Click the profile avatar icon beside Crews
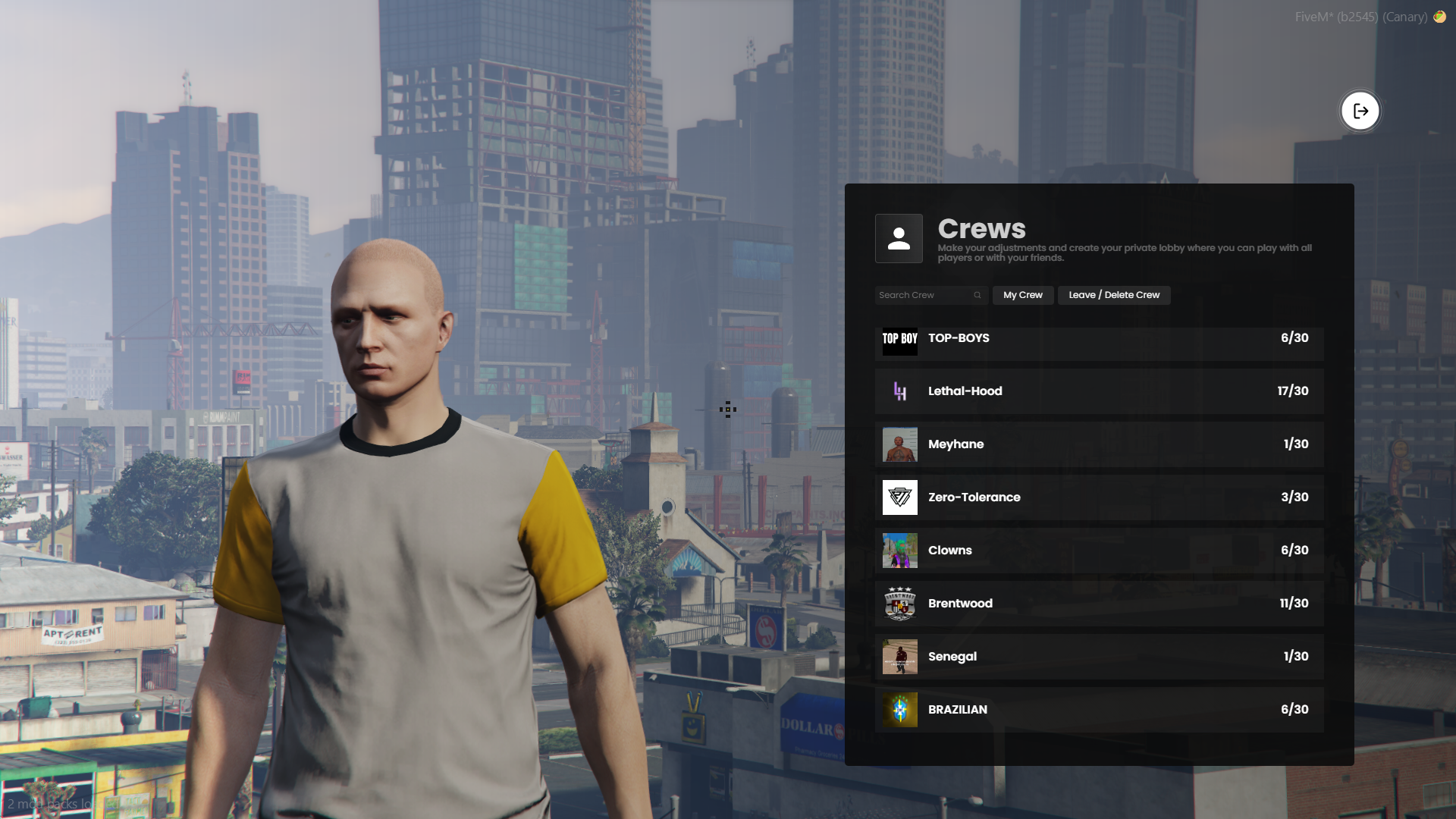This screenshot has height=819, width=1456. pos(899,239)
